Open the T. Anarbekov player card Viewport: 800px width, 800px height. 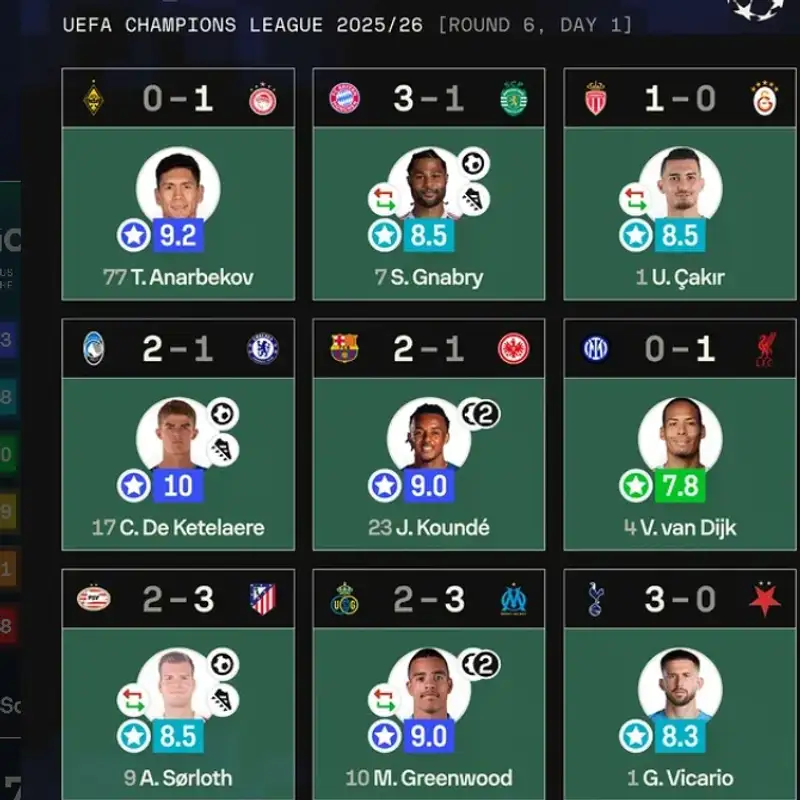tap(178, 213)
